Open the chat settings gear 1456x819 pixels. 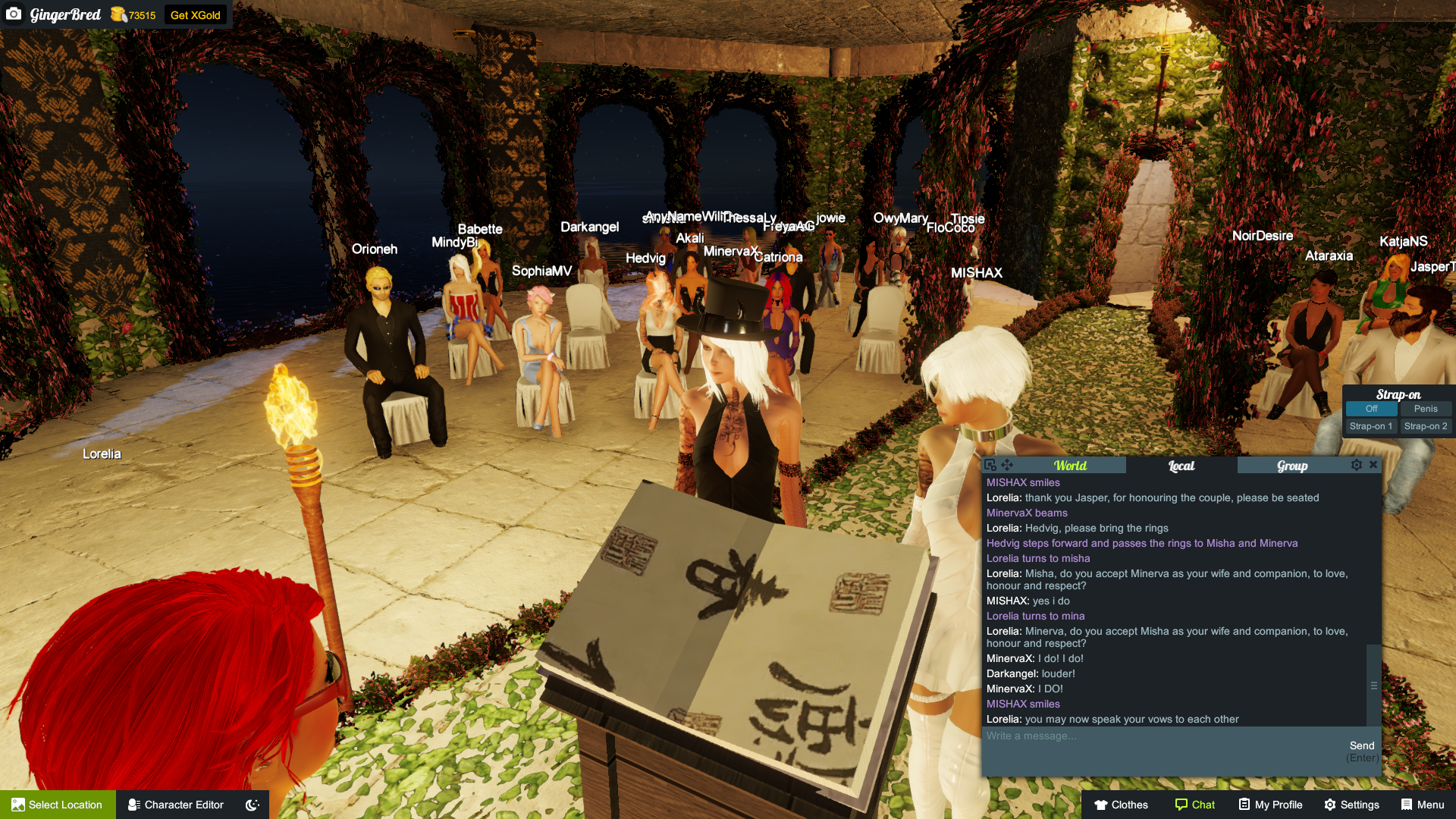pos(1357,465)
